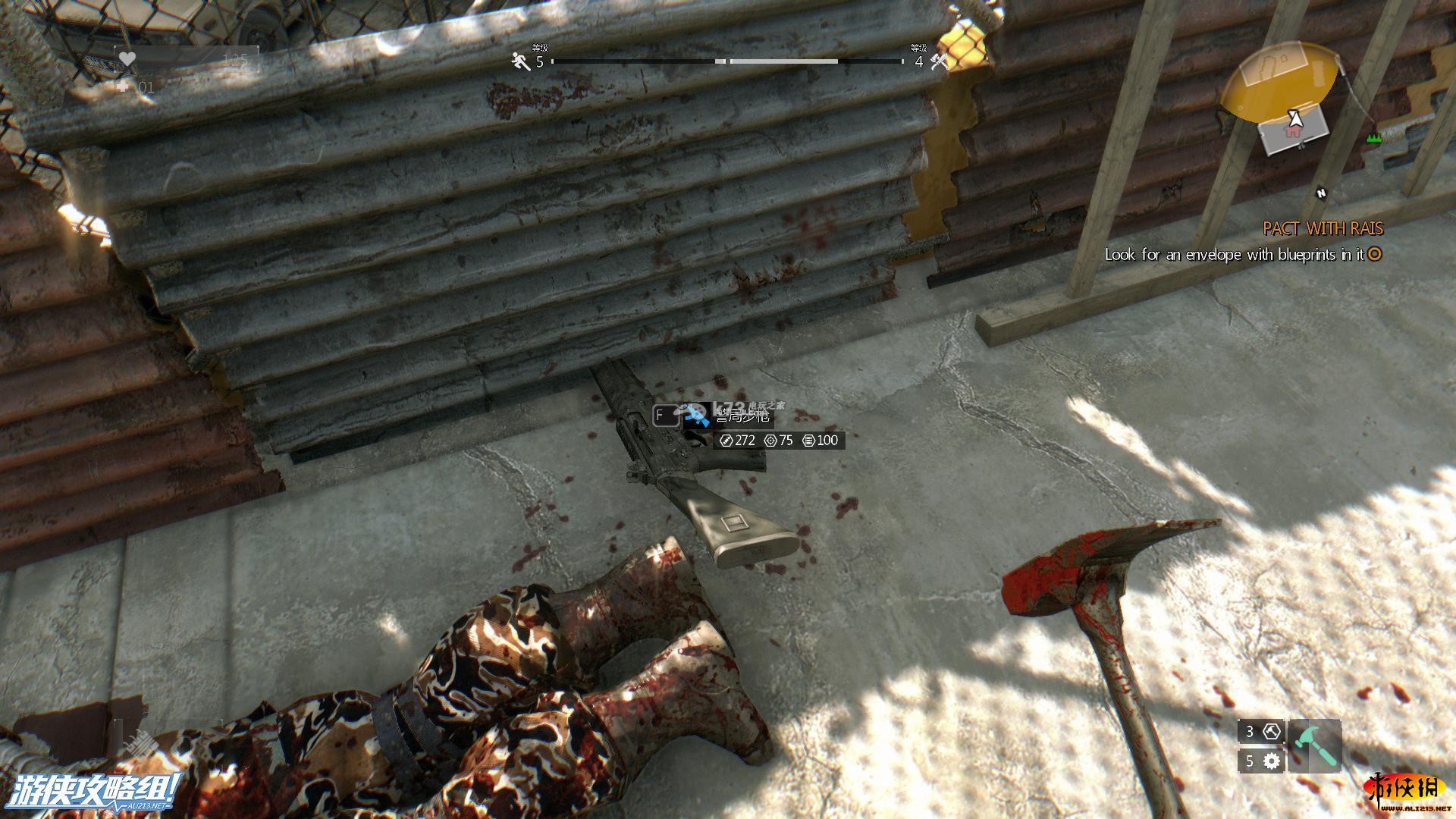Click the crossed tools power level icon
The width and height of the screenshot is (1456, 819).
pyautogui.click(x=939, y=61)
